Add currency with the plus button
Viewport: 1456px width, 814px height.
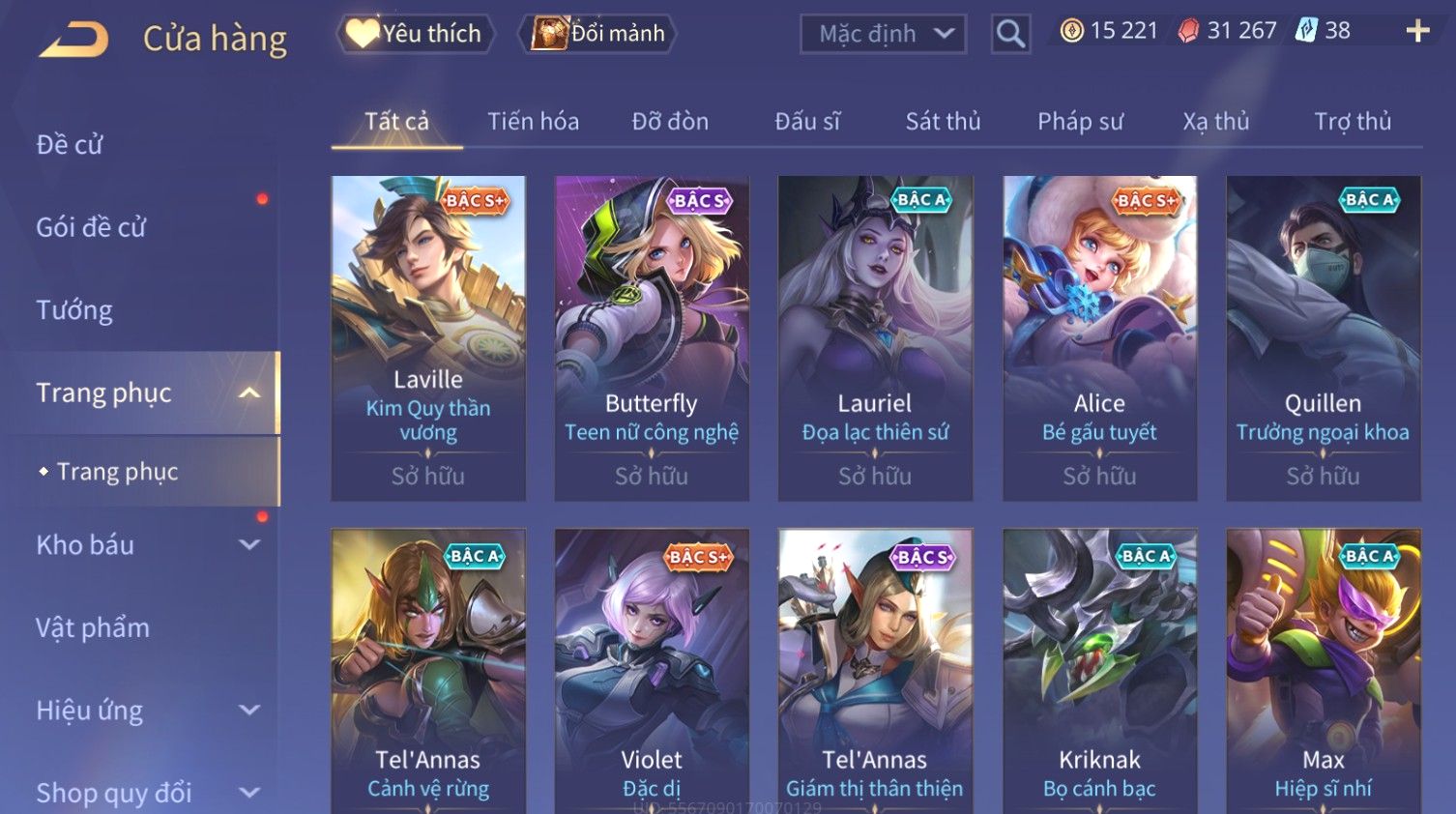coord(1417,31)
